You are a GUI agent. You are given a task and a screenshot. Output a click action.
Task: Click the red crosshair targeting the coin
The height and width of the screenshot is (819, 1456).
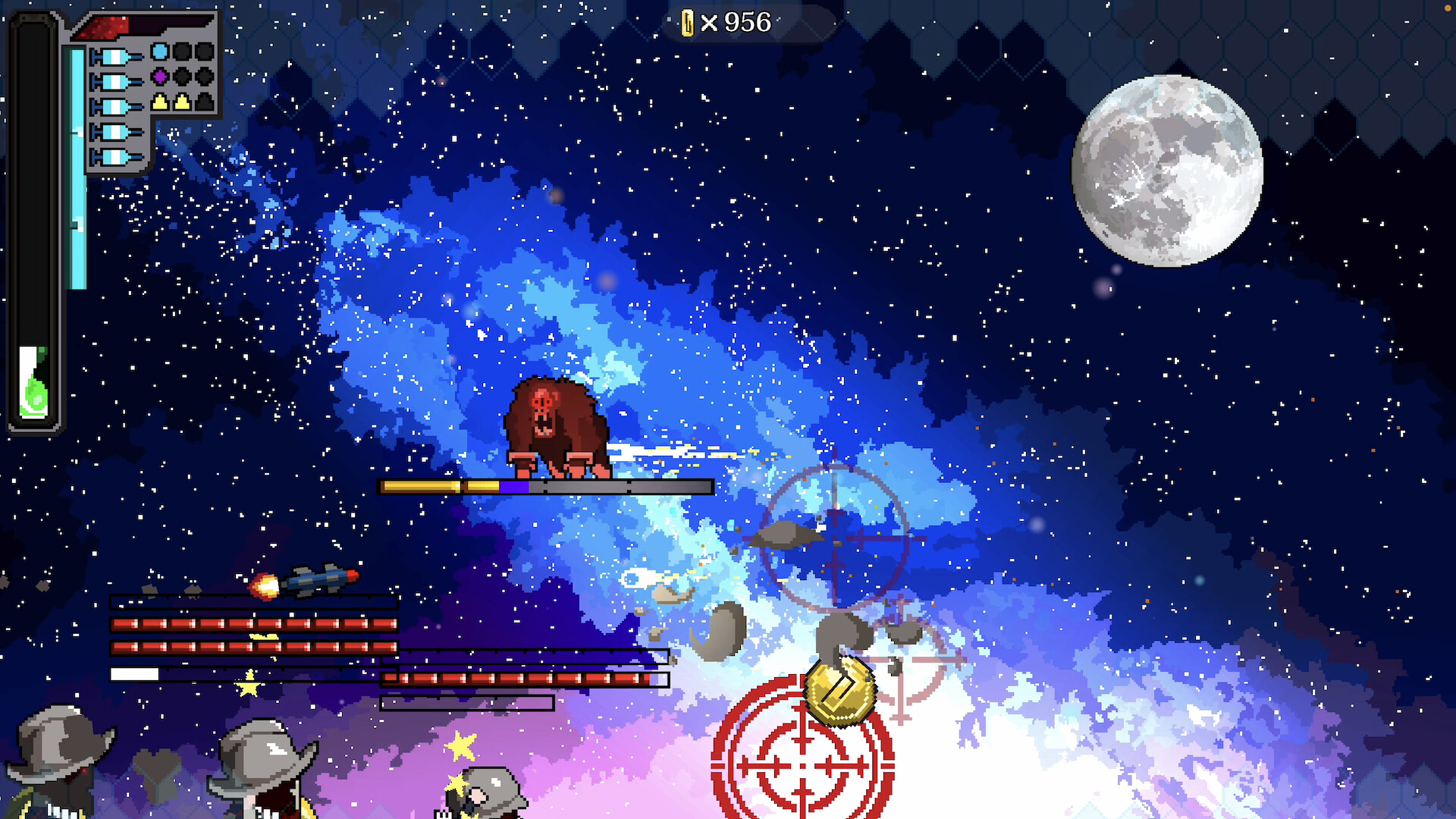(802, 766)
